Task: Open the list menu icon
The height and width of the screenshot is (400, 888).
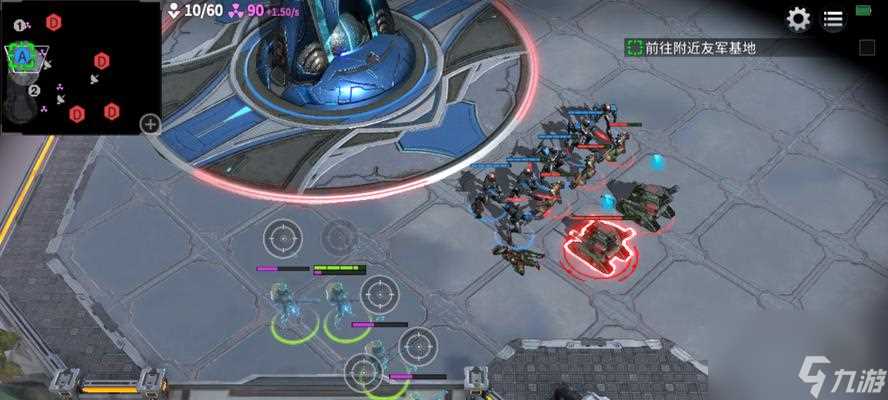Action: [833, 19]
